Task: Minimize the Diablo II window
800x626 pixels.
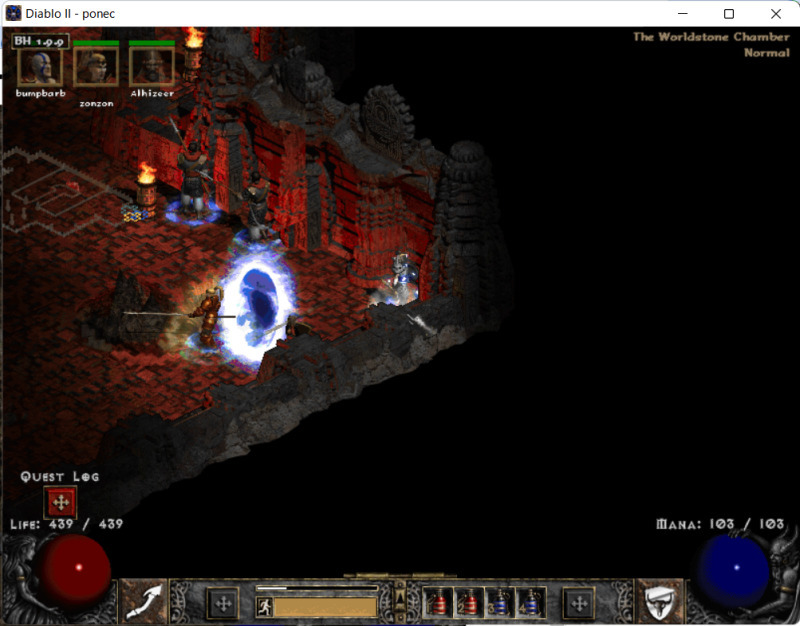Action: tap(685, 14)
